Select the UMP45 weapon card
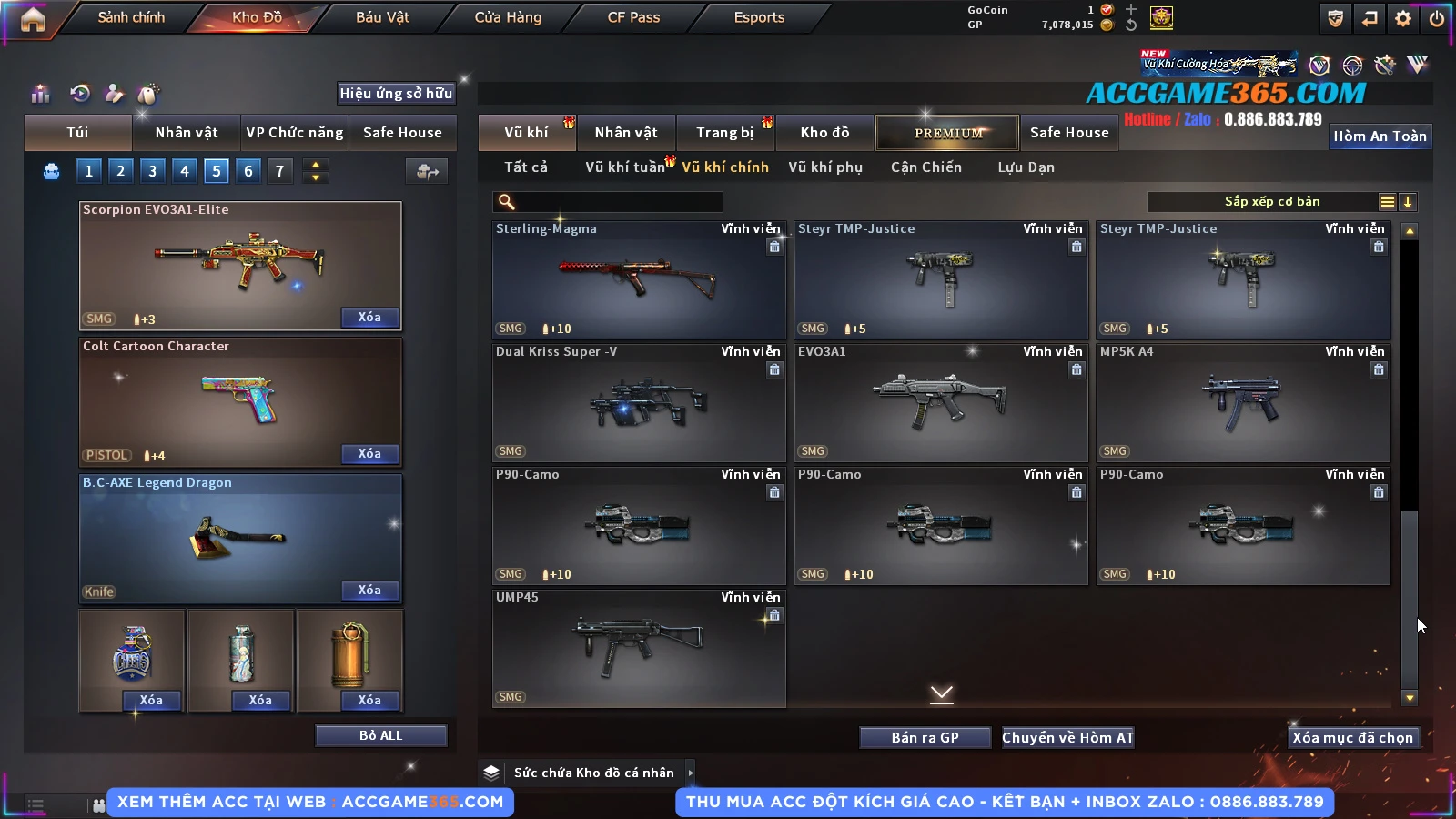Screen dimensions: 1456x819 pos(638,648)
